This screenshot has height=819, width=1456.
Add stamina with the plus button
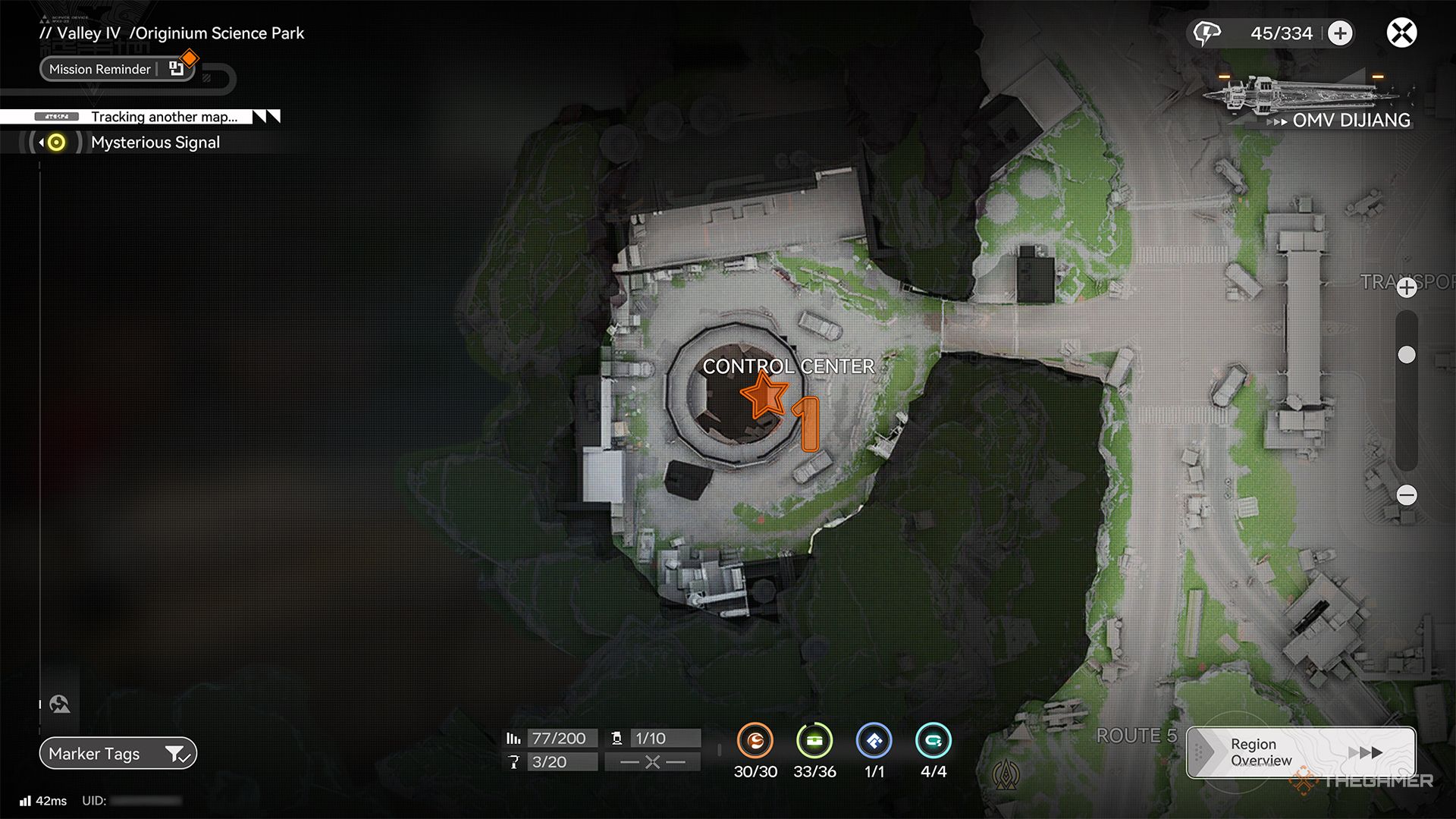click(1341, 33)
